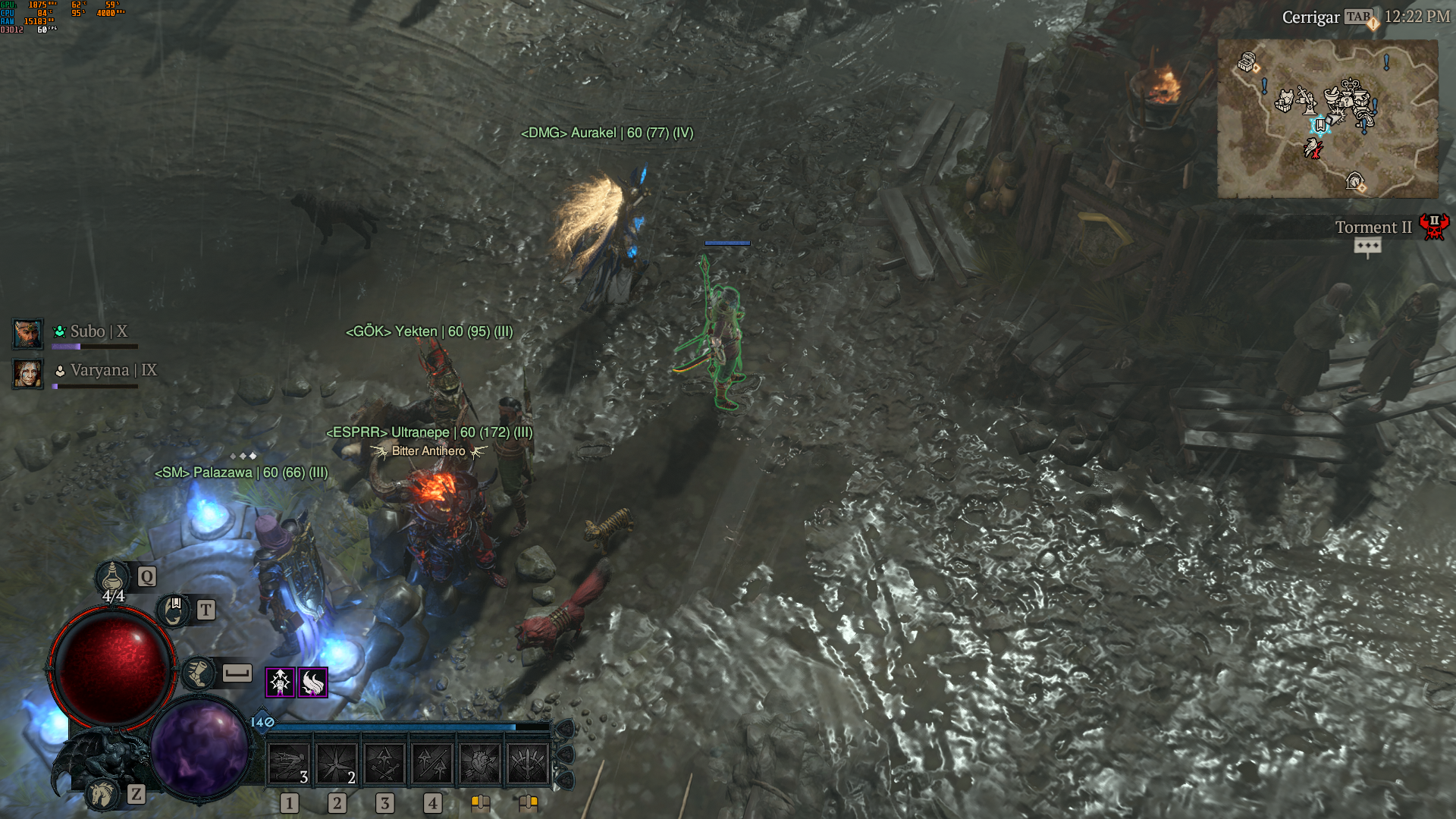Expand the three-diamond signpost tracker
The height and width of the screenshot is (819, 1456).
tap(1367, 246)
